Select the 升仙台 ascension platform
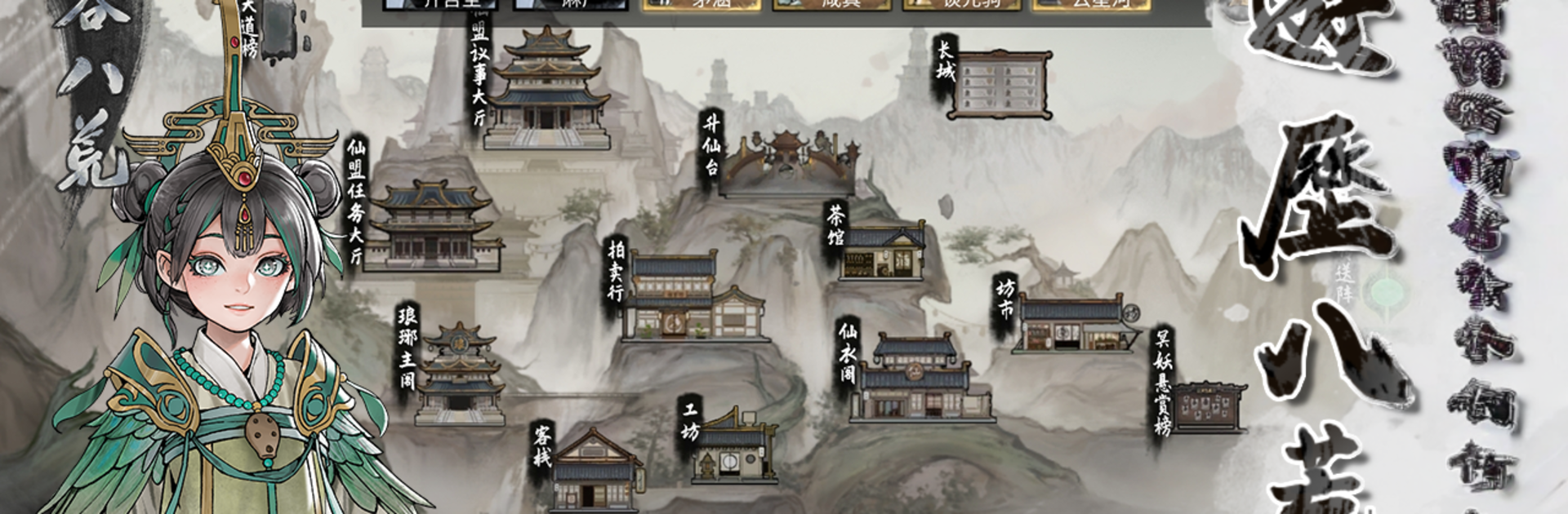This screenshot has width=1568, height=514. 788,163
